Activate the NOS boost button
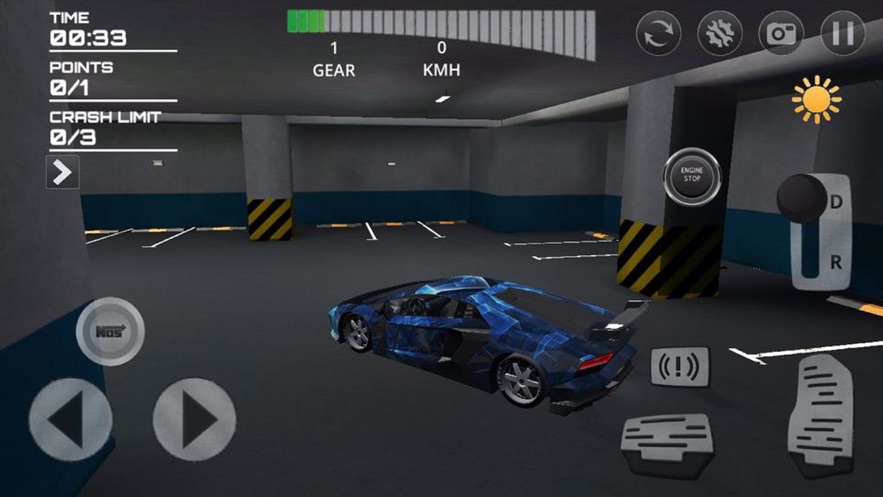This screenshot has height=497, width=883. point(110,331)
